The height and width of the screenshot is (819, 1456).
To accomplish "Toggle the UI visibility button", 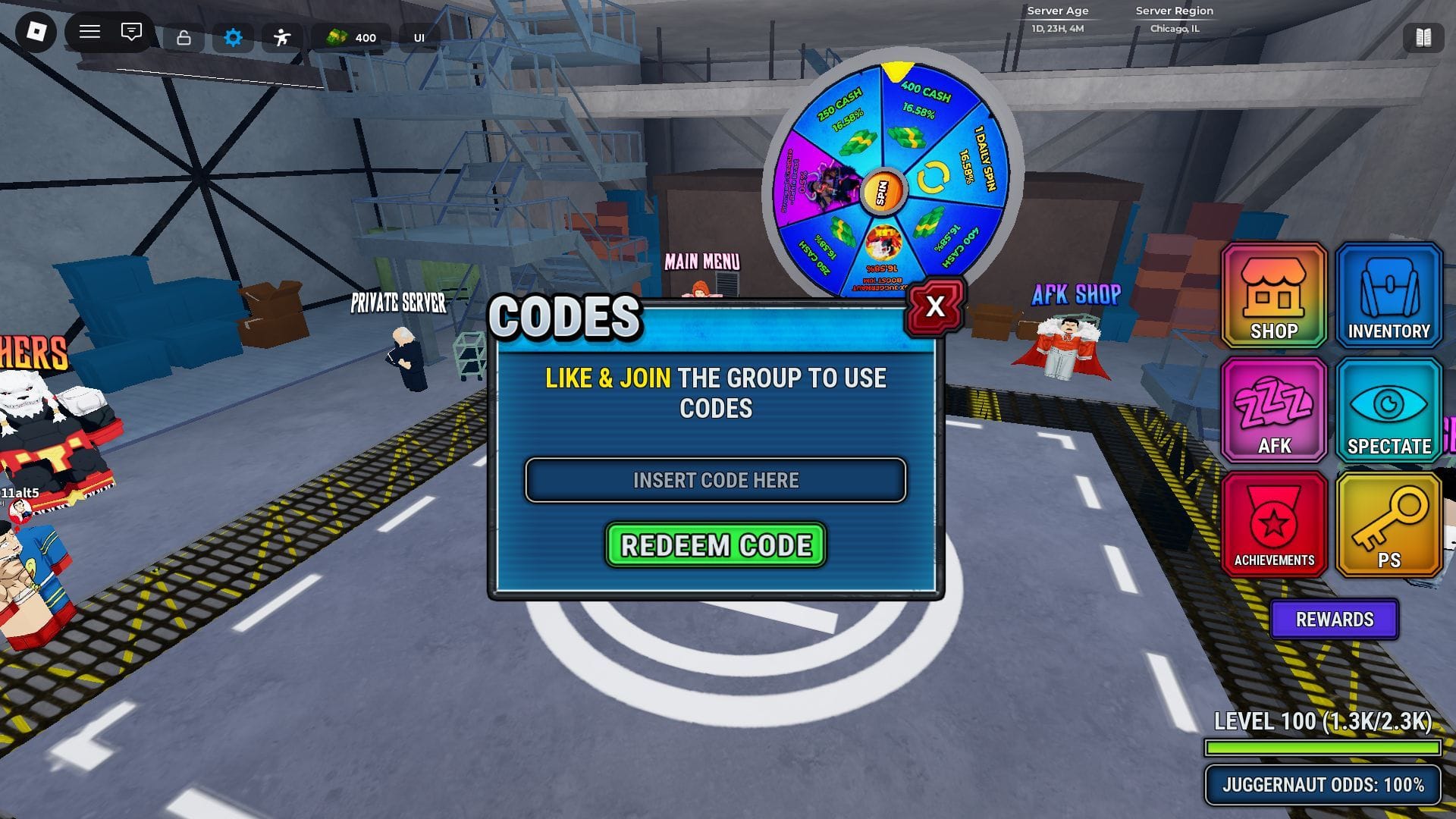I will [x=419, y=36].
